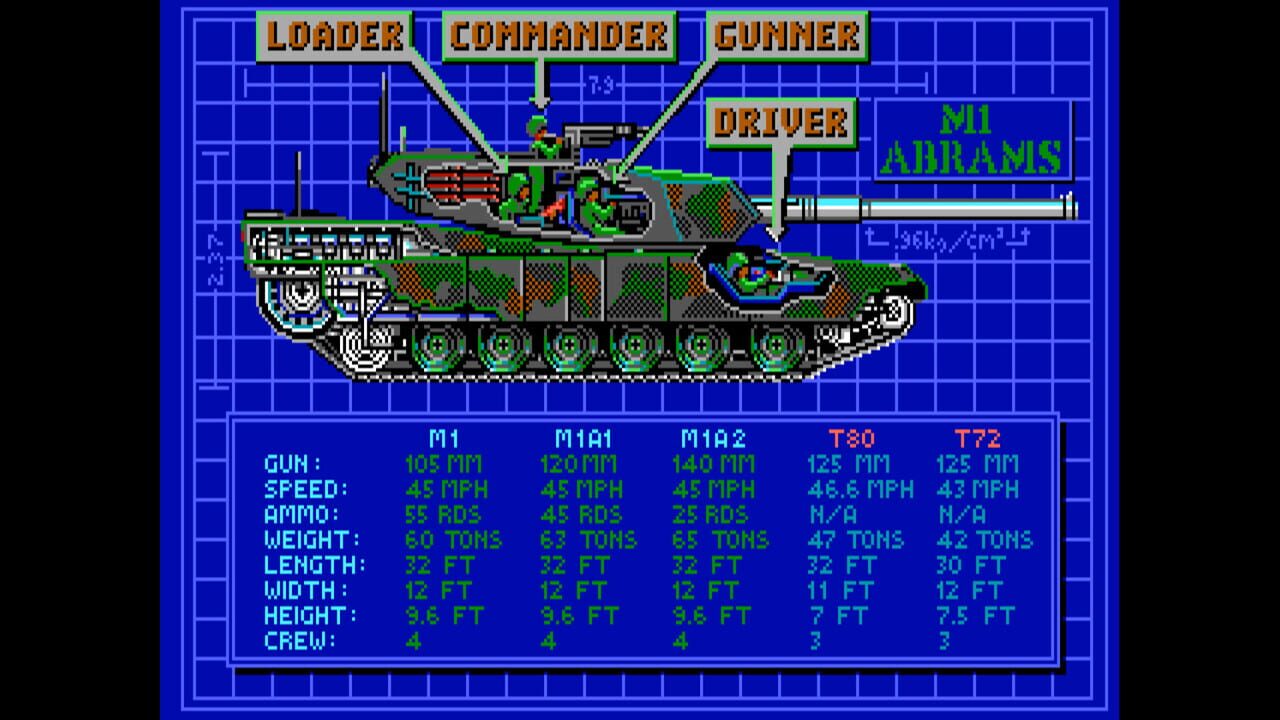Select the LOADER crew position label

coord(333,31)
